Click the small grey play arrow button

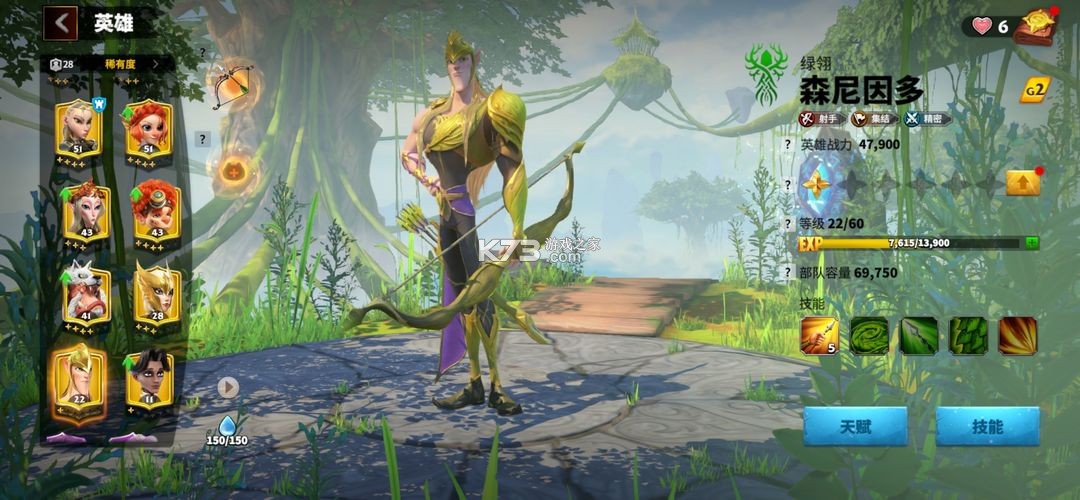click(228, 386)
